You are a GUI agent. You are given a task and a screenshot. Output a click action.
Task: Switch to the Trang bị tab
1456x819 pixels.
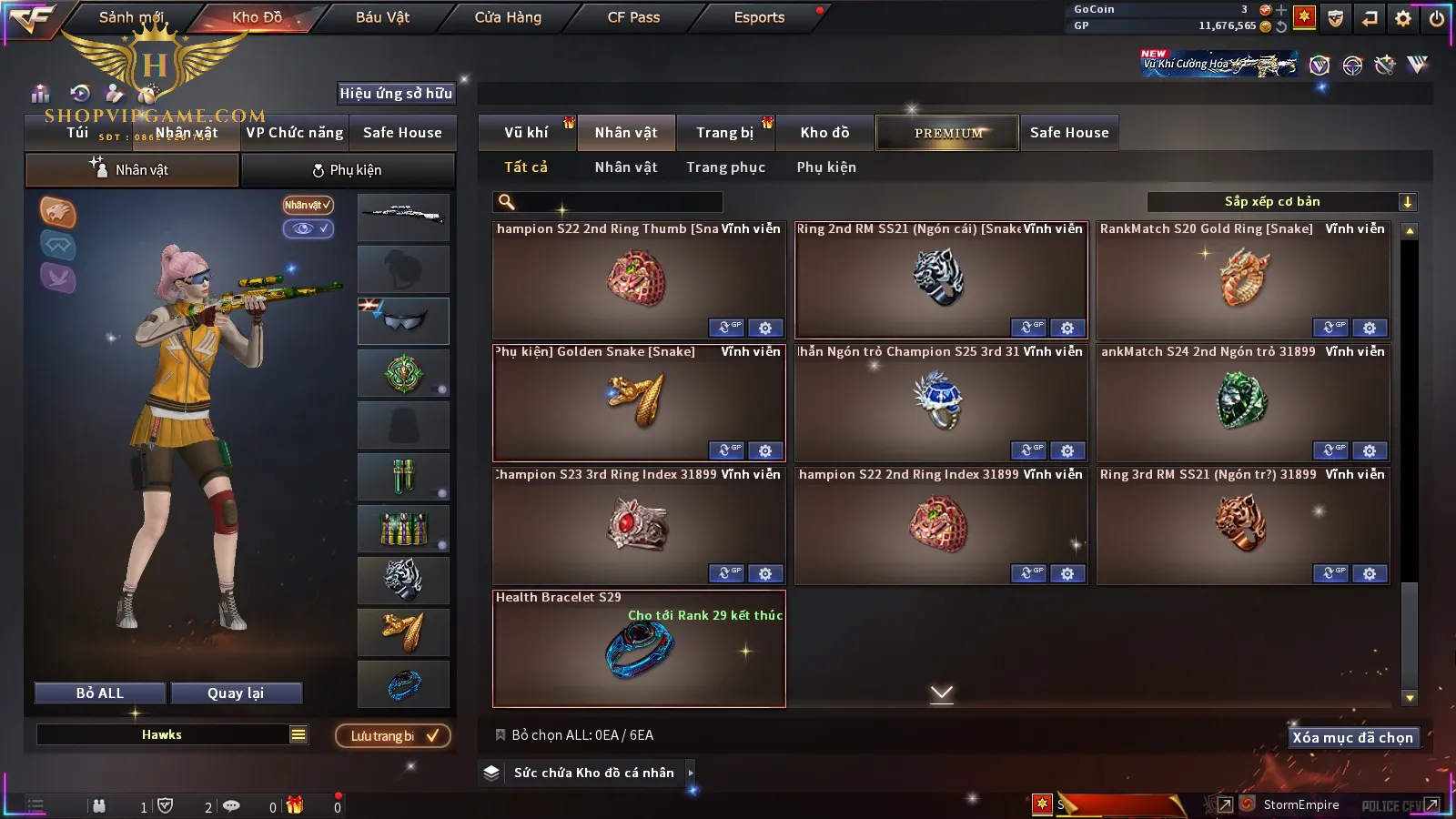(724, 133)
